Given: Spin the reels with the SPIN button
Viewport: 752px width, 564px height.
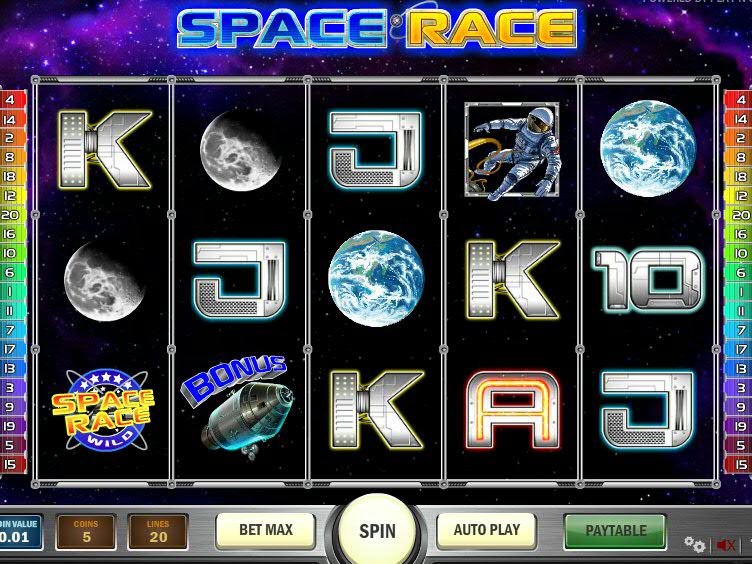Looking at the screenshot, I should pyautogui.click(x=376, y=531).
